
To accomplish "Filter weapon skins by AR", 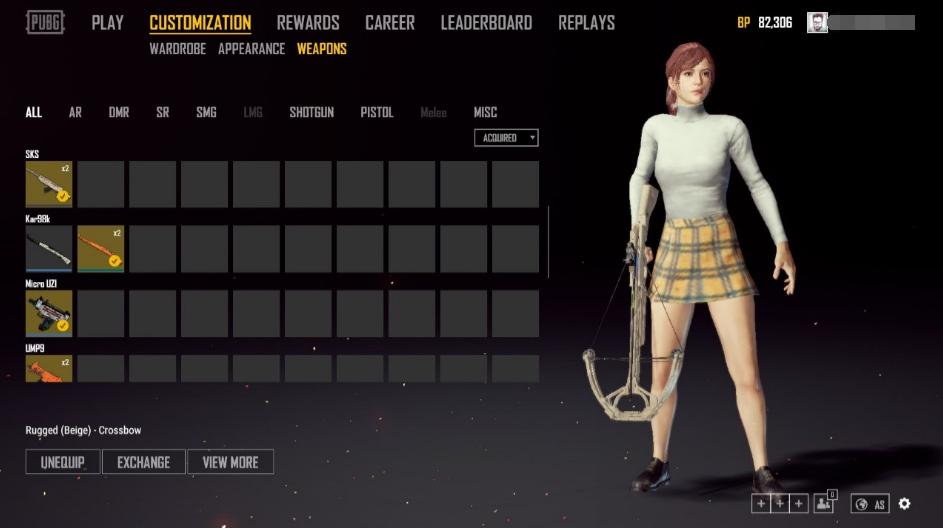I will pos(75,112).
